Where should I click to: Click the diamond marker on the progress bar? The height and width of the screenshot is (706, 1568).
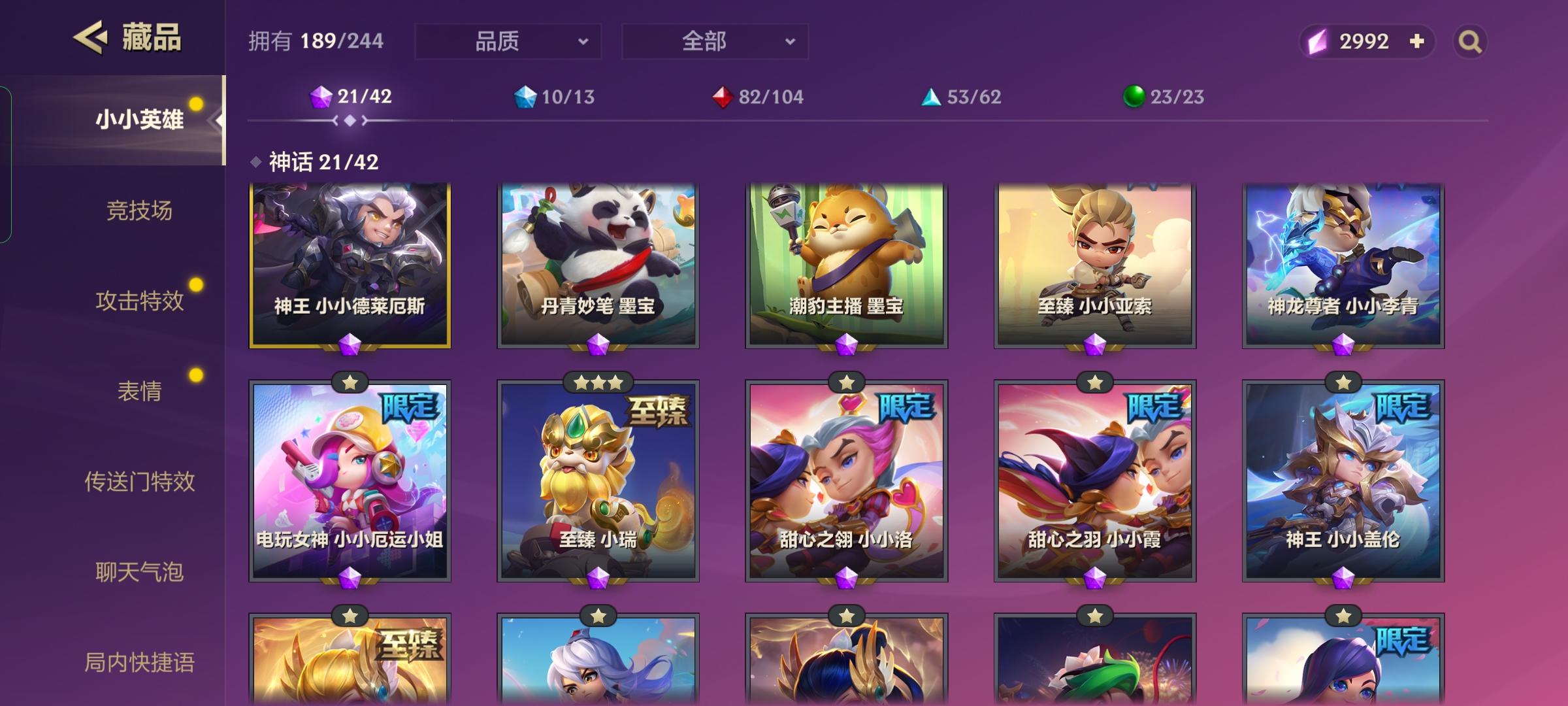(x=351, y=121)
